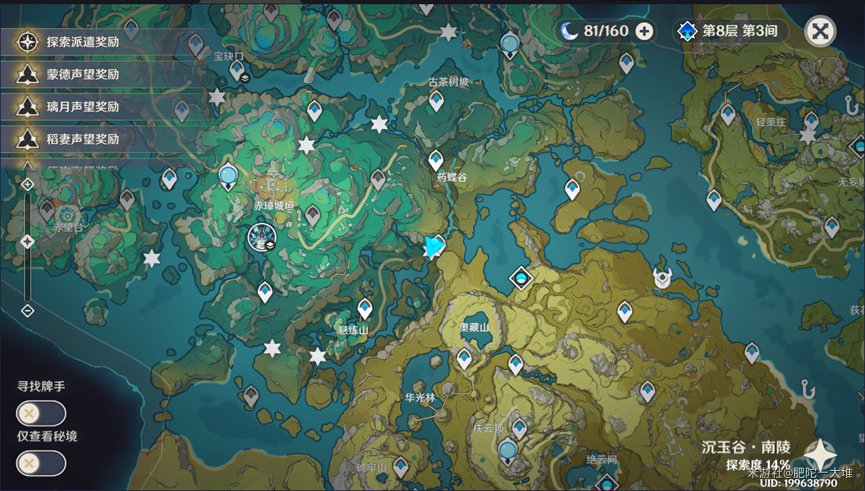The width and height of the screenshot is (865, 491).
Task: Select the teleport waypoint above 悬练山
Action: point(365,309)
